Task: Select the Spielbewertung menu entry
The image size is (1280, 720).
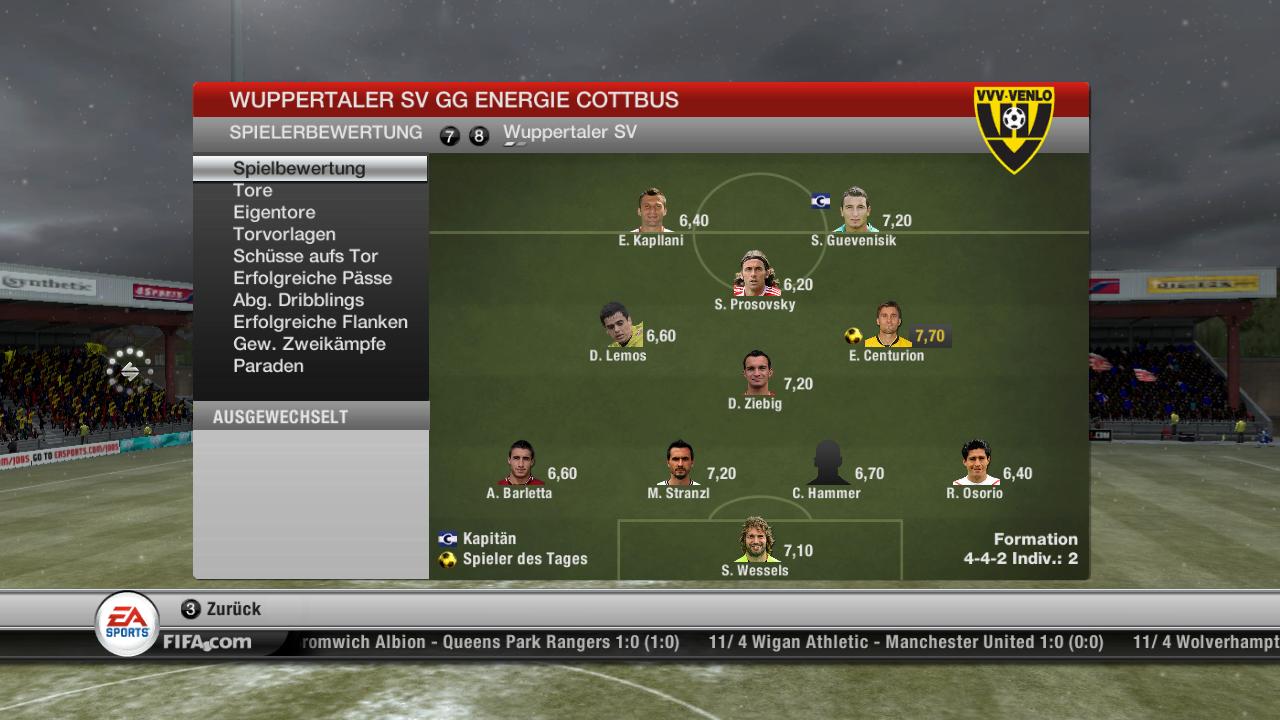Action: click(299, 168)
